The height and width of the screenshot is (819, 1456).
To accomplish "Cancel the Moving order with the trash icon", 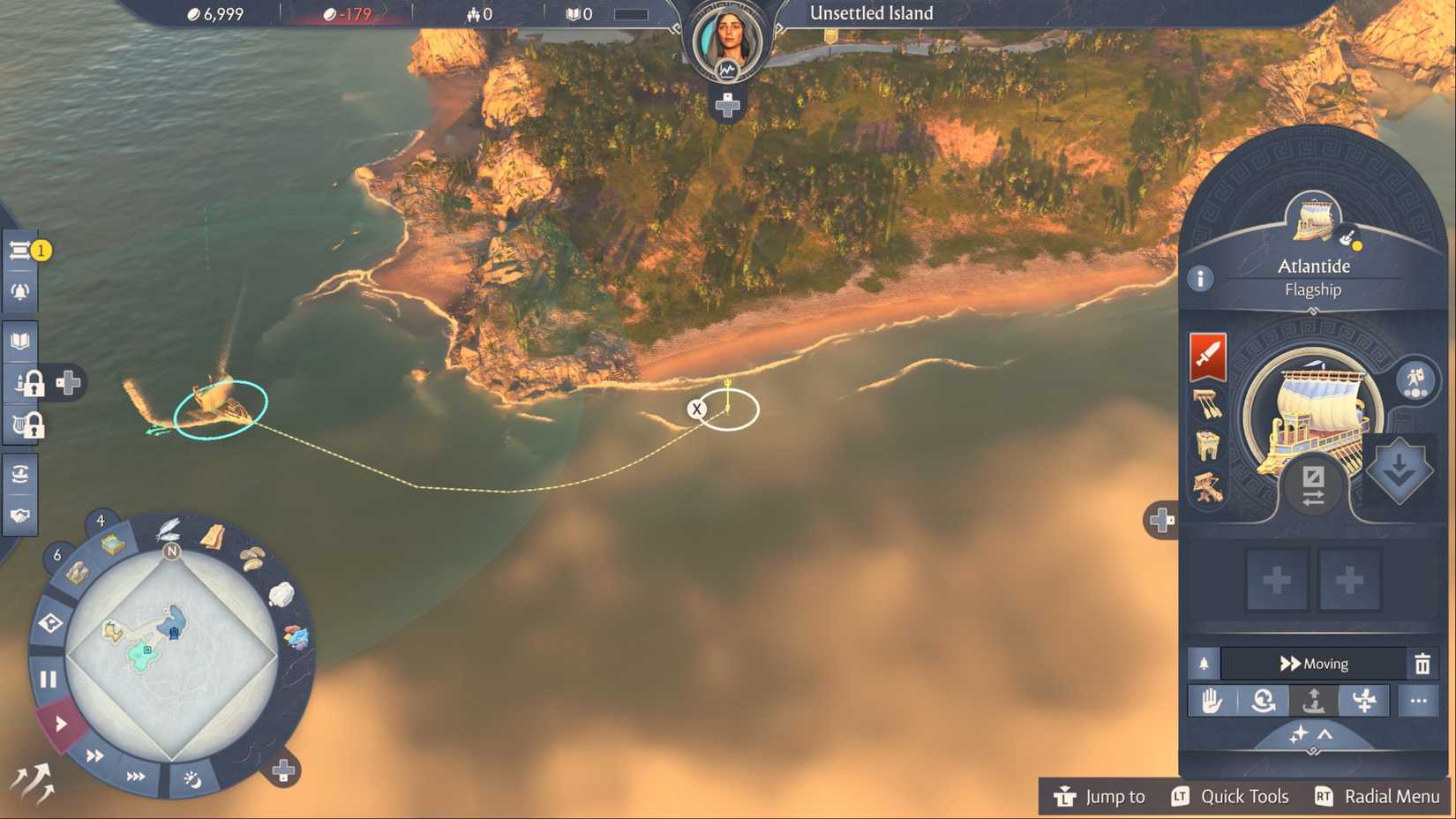I will coord(1422,664).
